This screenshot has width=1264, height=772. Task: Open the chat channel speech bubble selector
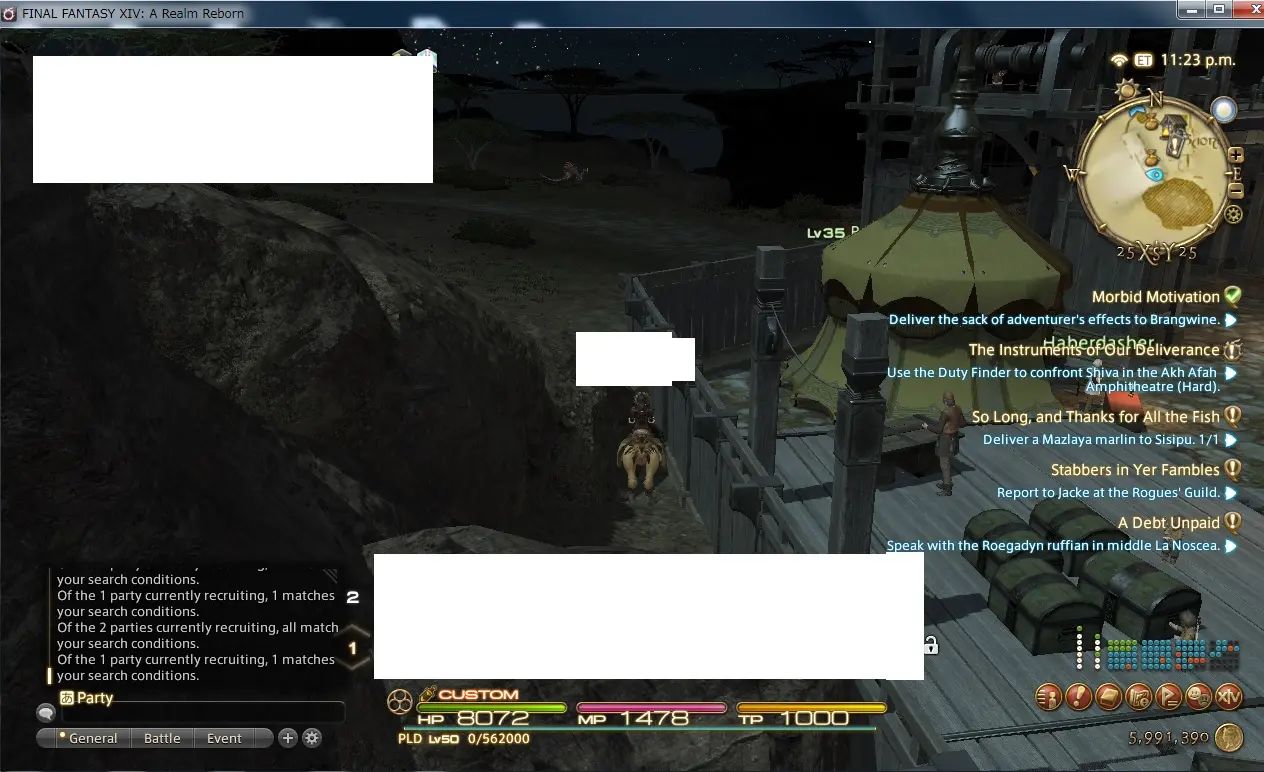point(46,713)
